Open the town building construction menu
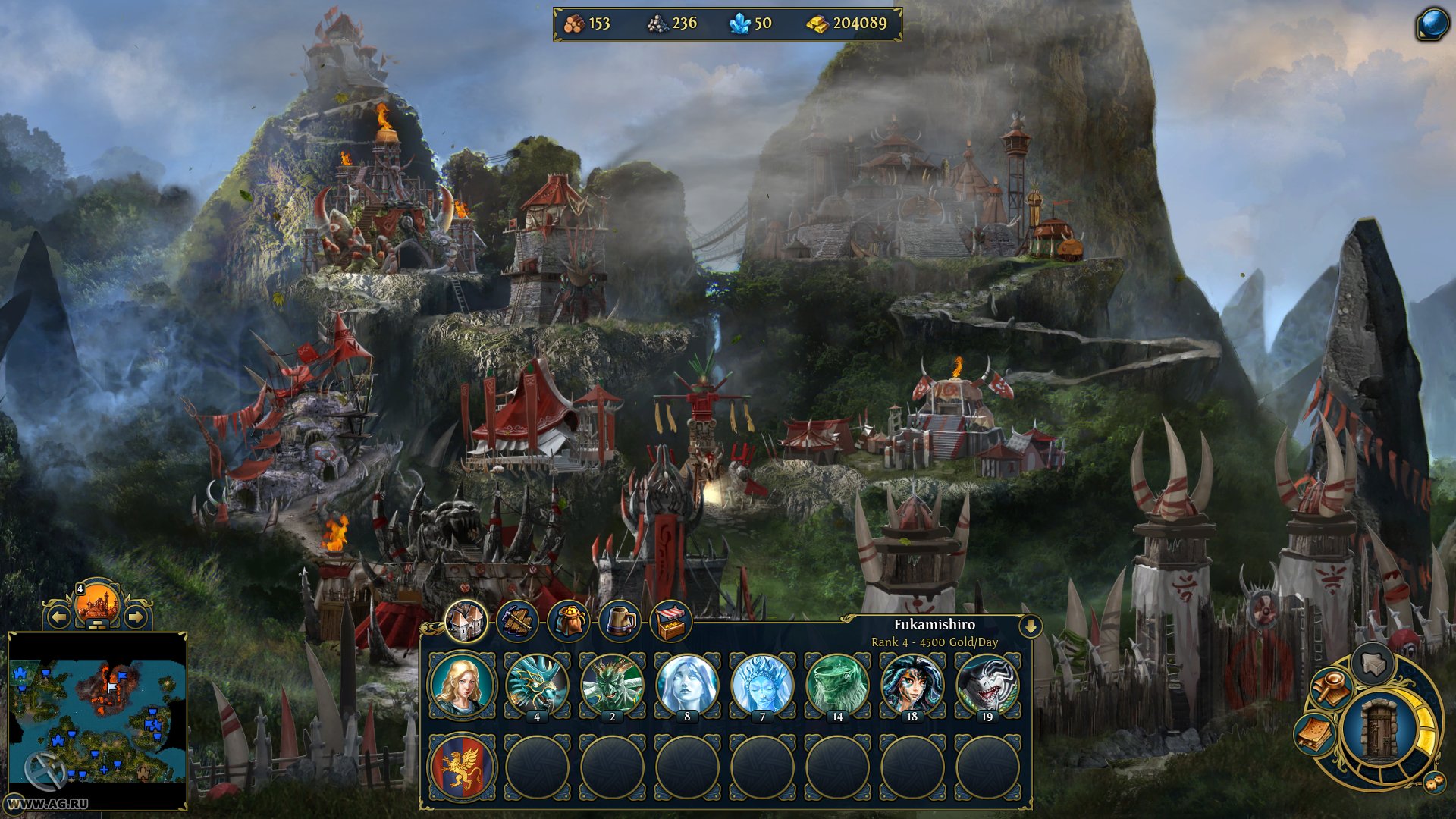 [x=517, y=622]
